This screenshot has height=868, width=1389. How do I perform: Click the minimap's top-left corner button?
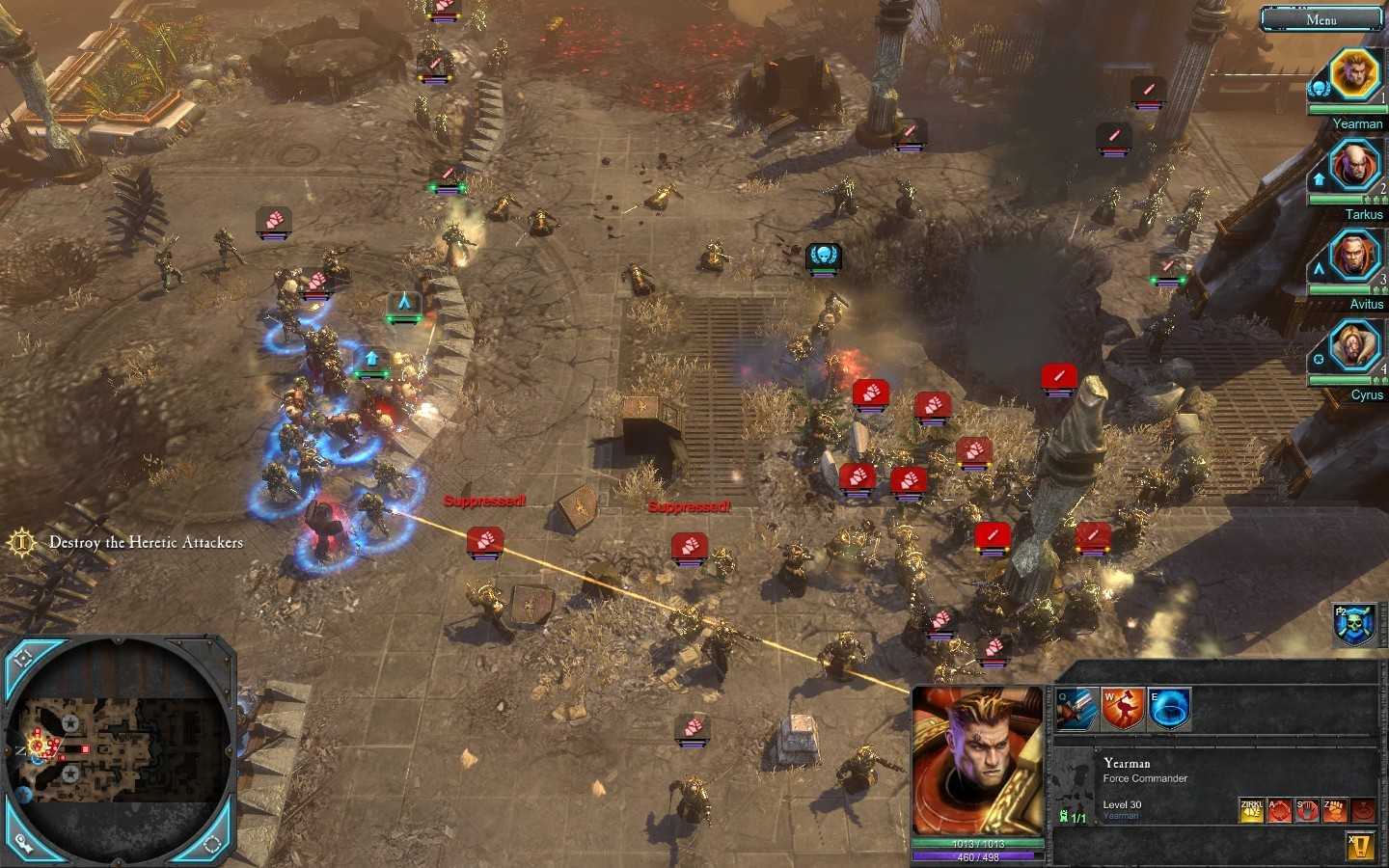pos(23,658)
